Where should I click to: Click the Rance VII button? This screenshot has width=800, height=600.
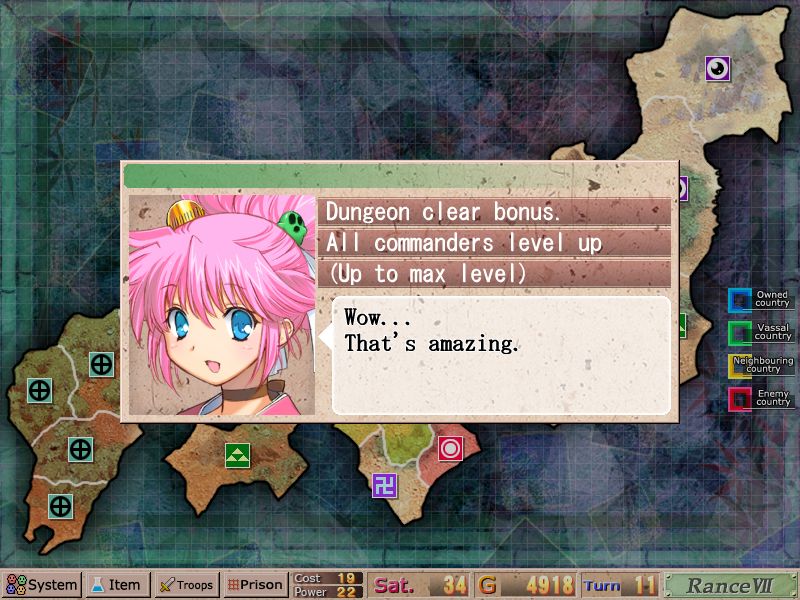(729, 585)
